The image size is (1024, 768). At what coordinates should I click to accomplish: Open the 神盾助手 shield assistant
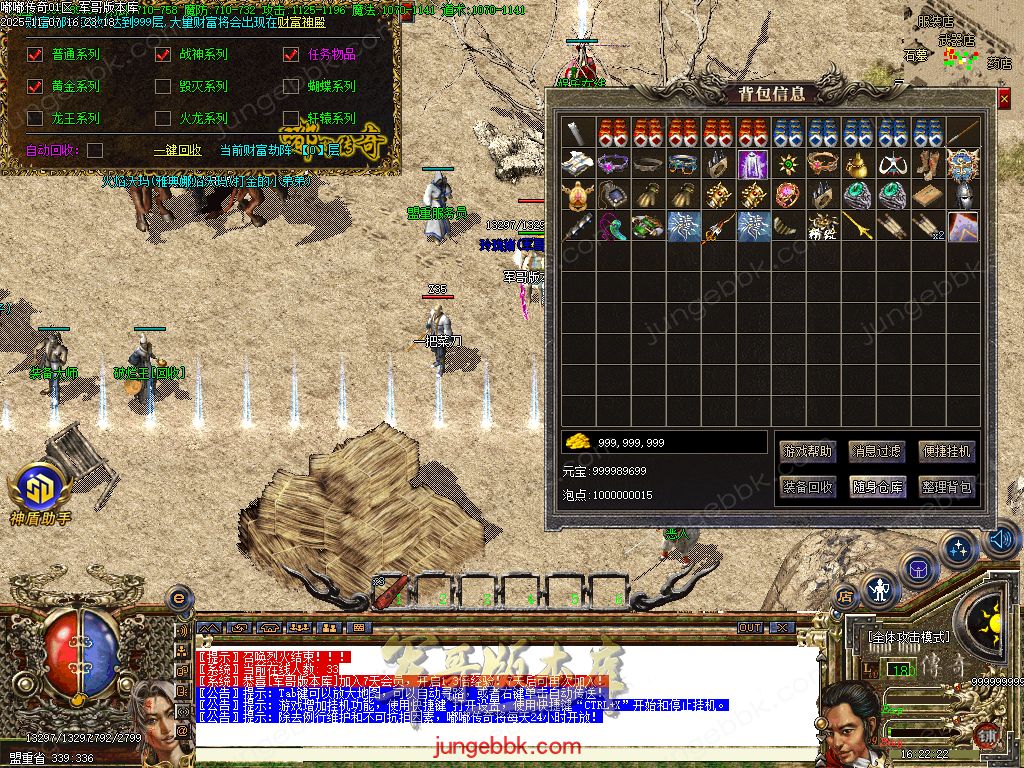(x=40, y=490)
